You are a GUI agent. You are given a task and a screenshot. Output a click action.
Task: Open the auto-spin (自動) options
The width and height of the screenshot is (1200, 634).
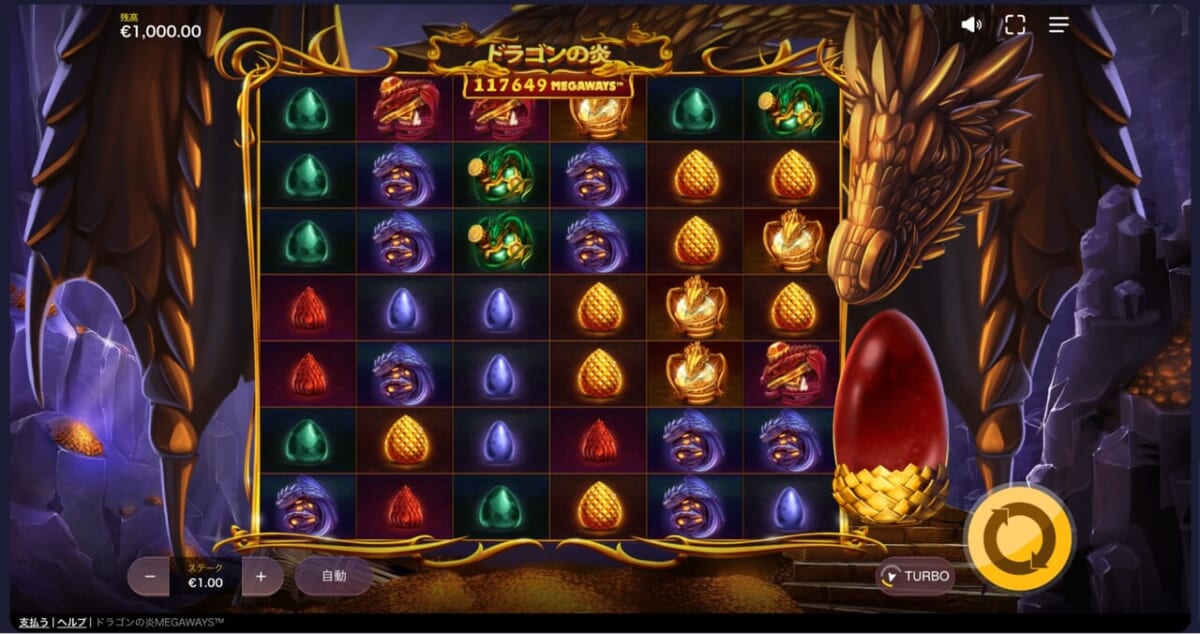[333, 576]
